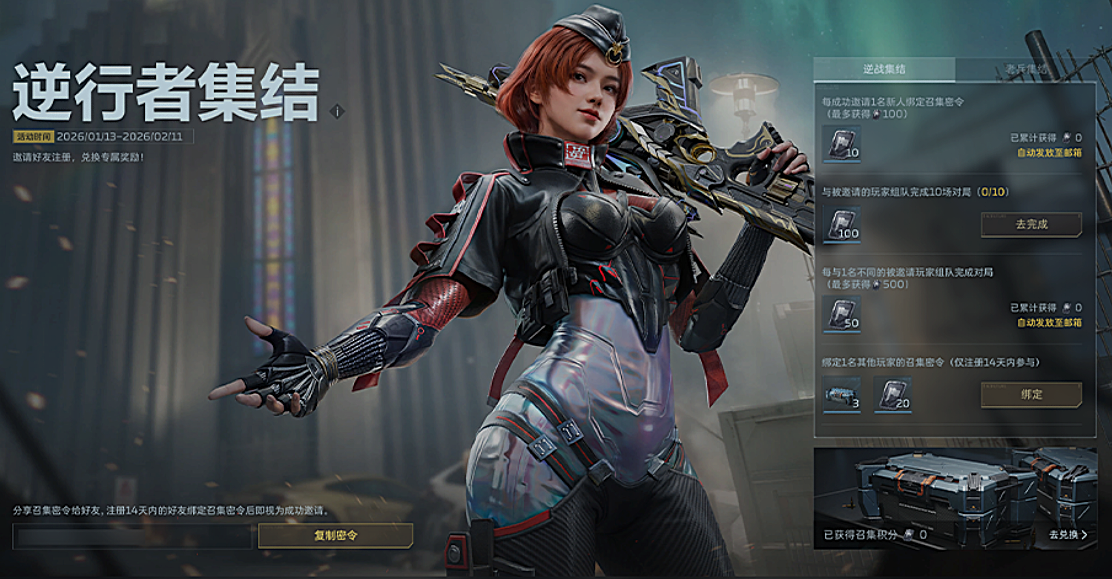Screen dimensions: 1112x579
Task: Inspect the 10-token reward icon
Action: click(x=841, y=145)
